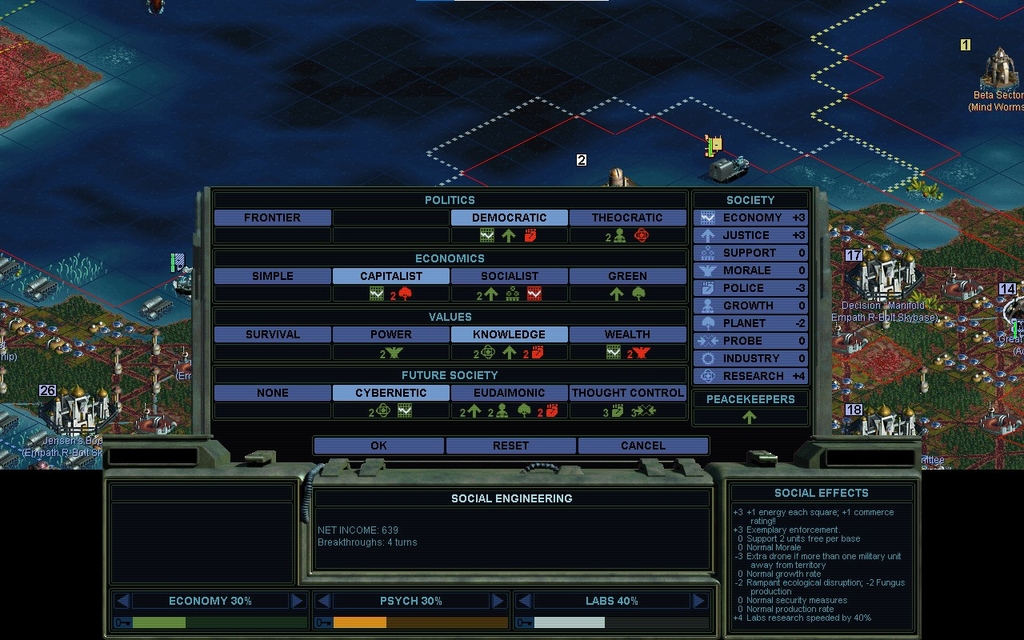Choose Power values

(x=391, y=334)
